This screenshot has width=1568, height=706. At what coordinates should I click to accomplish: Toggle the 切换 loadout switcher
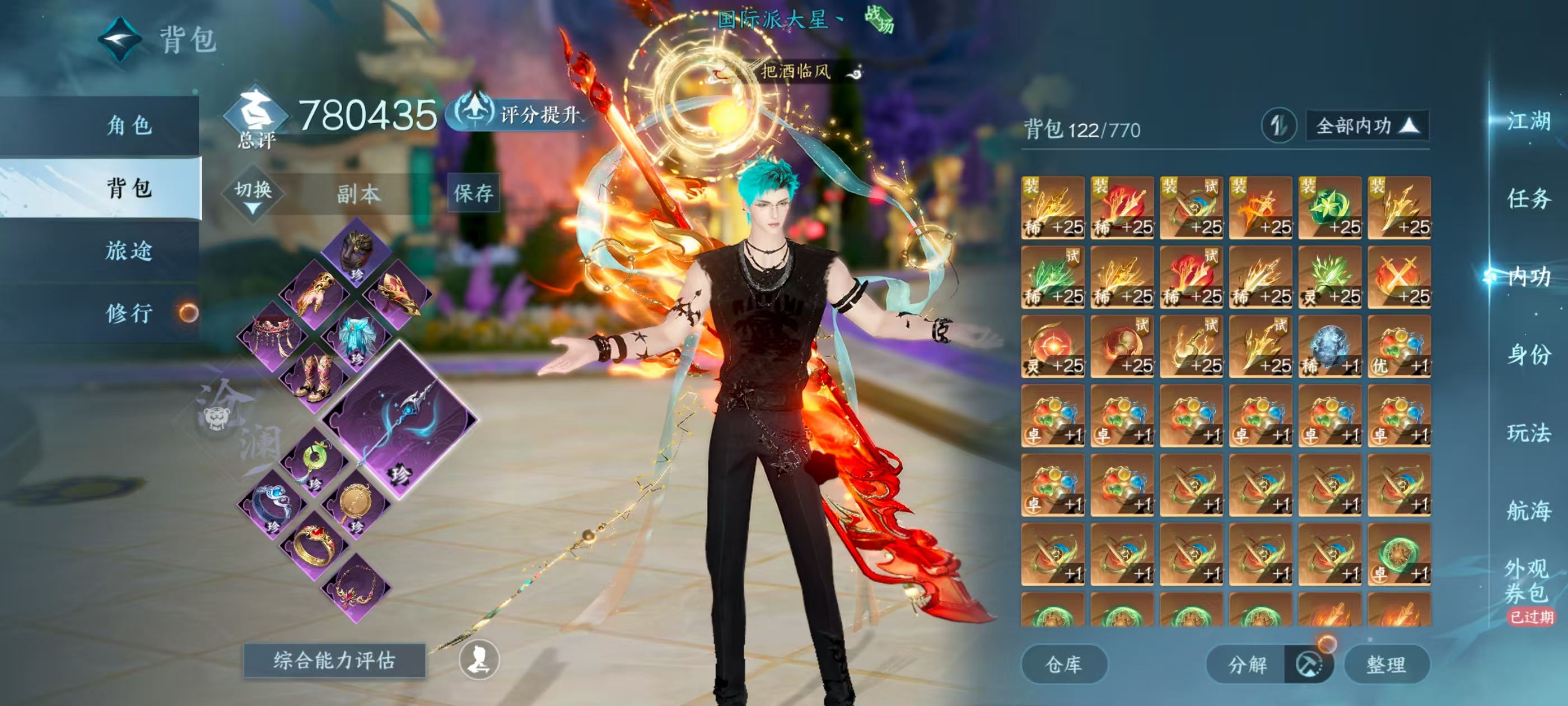pos(253,194)
